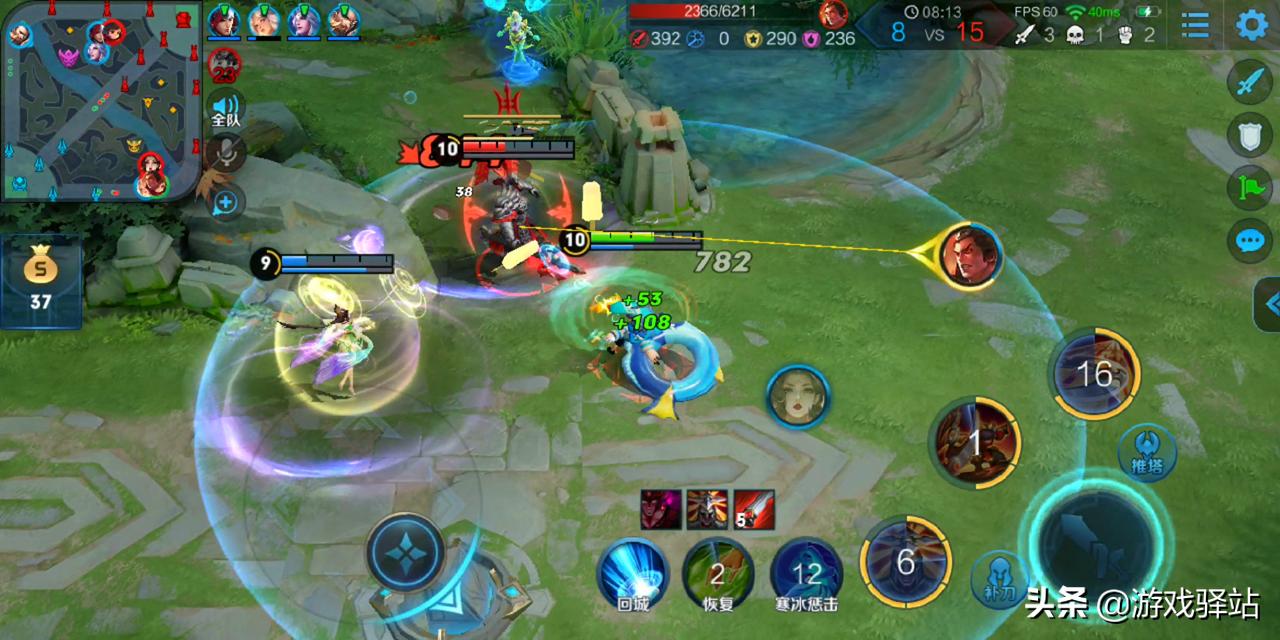Open the settings gear menu
This screenshot has width=1280, height=640.
click(1252, 25)
